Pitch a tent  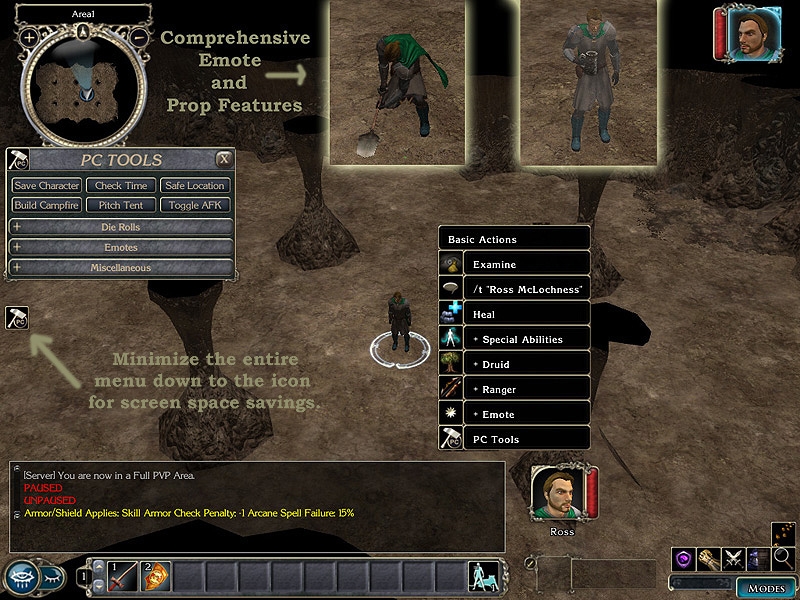click(121, 205)
